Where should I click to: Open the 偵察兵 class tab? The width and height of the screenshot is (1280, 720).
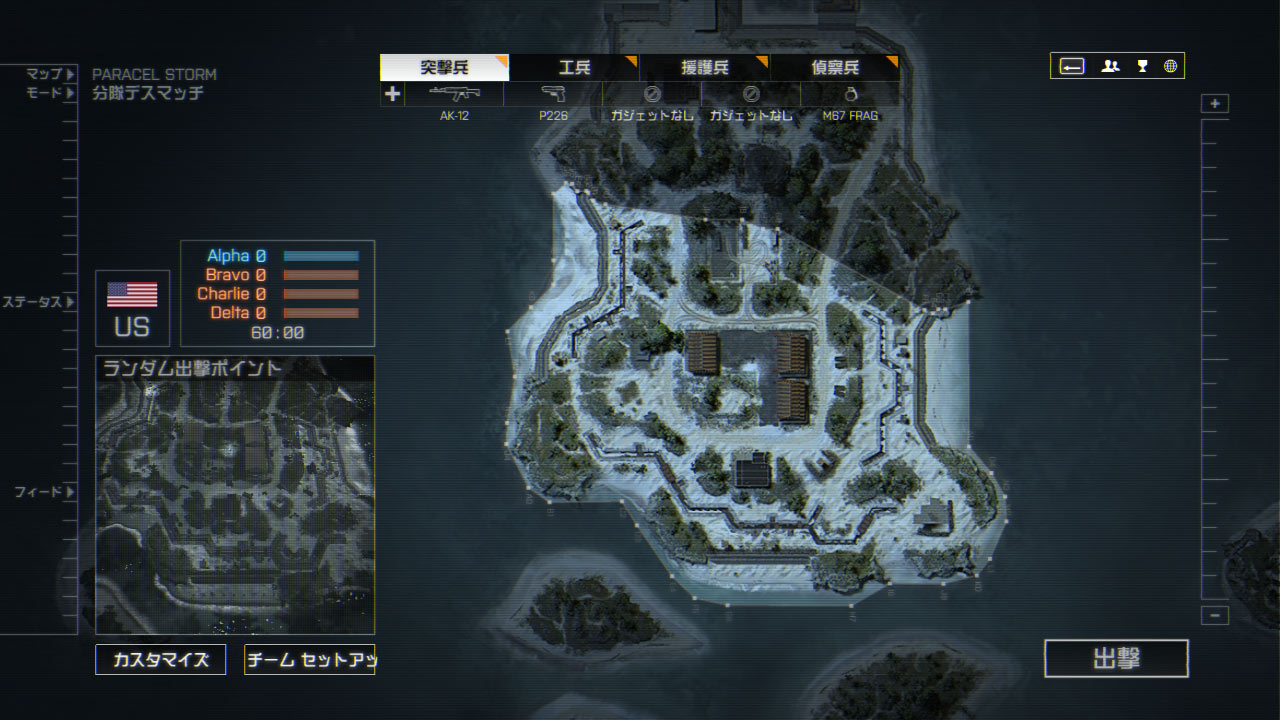pos(834,68)
